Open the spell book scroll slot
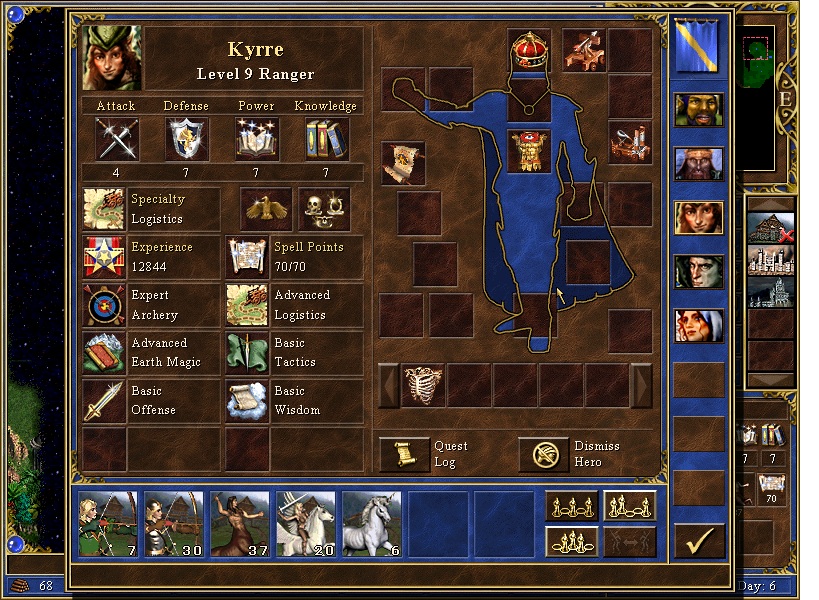 click(403, 163)
